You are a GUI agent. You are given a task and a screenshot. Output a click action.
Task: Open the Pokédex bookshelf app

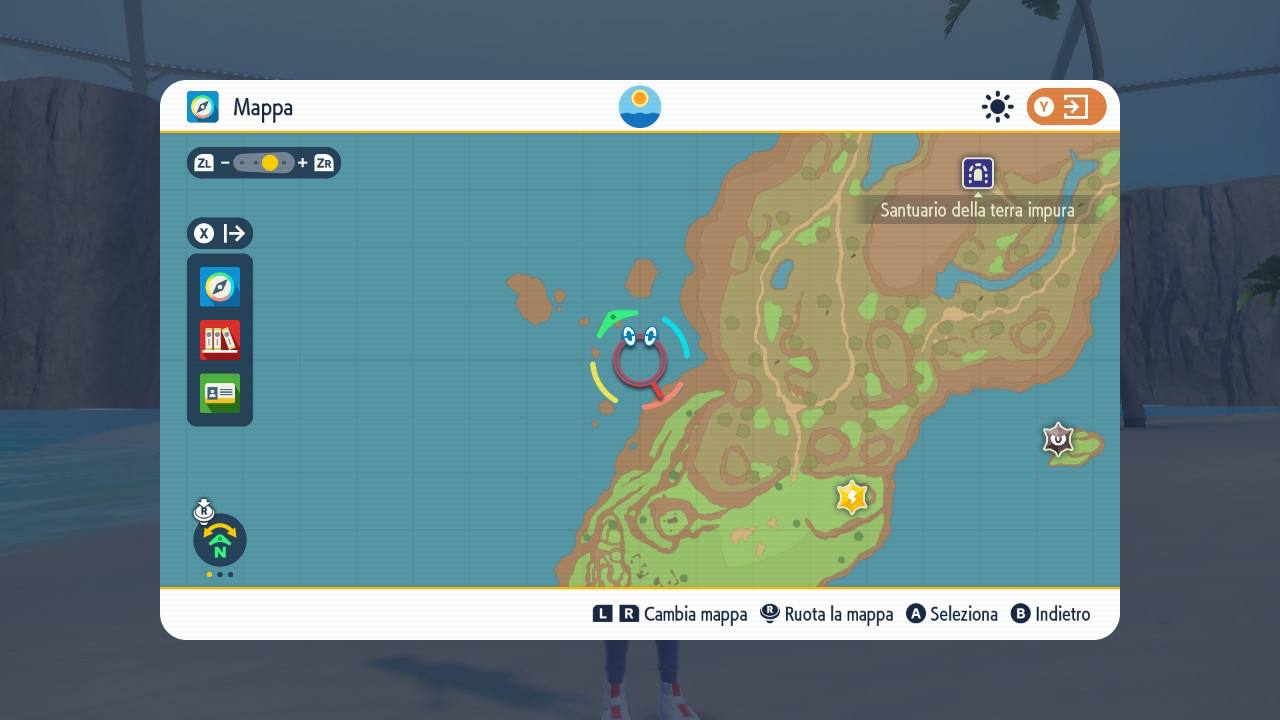(x=220, y=340)
